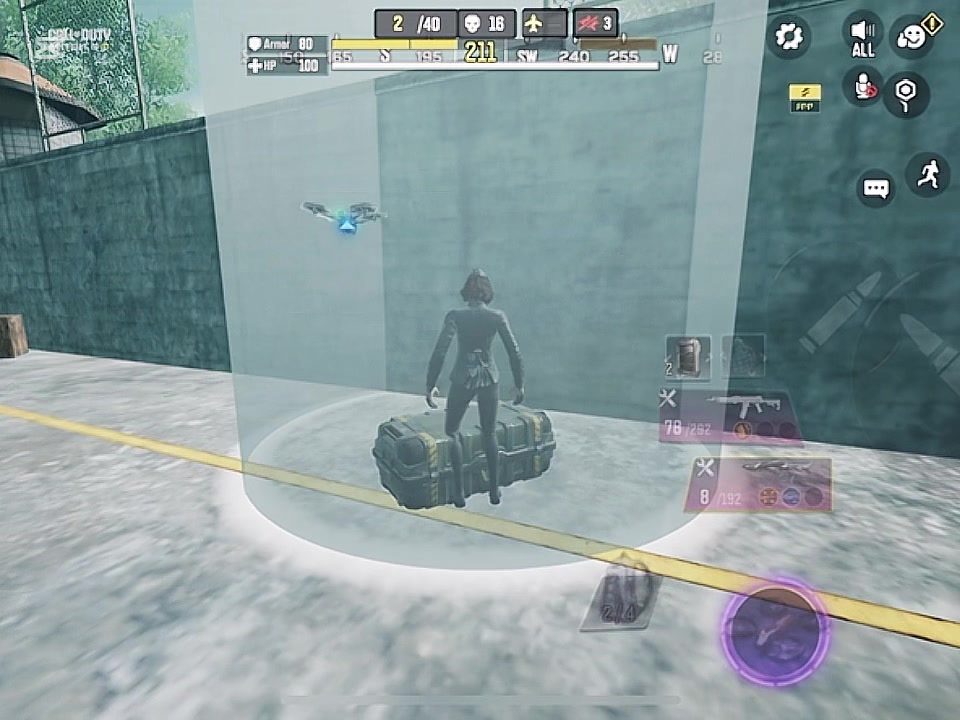960x720 pixels.
Task: Select the rifle with 78 ammo
Action: (729, 415)
